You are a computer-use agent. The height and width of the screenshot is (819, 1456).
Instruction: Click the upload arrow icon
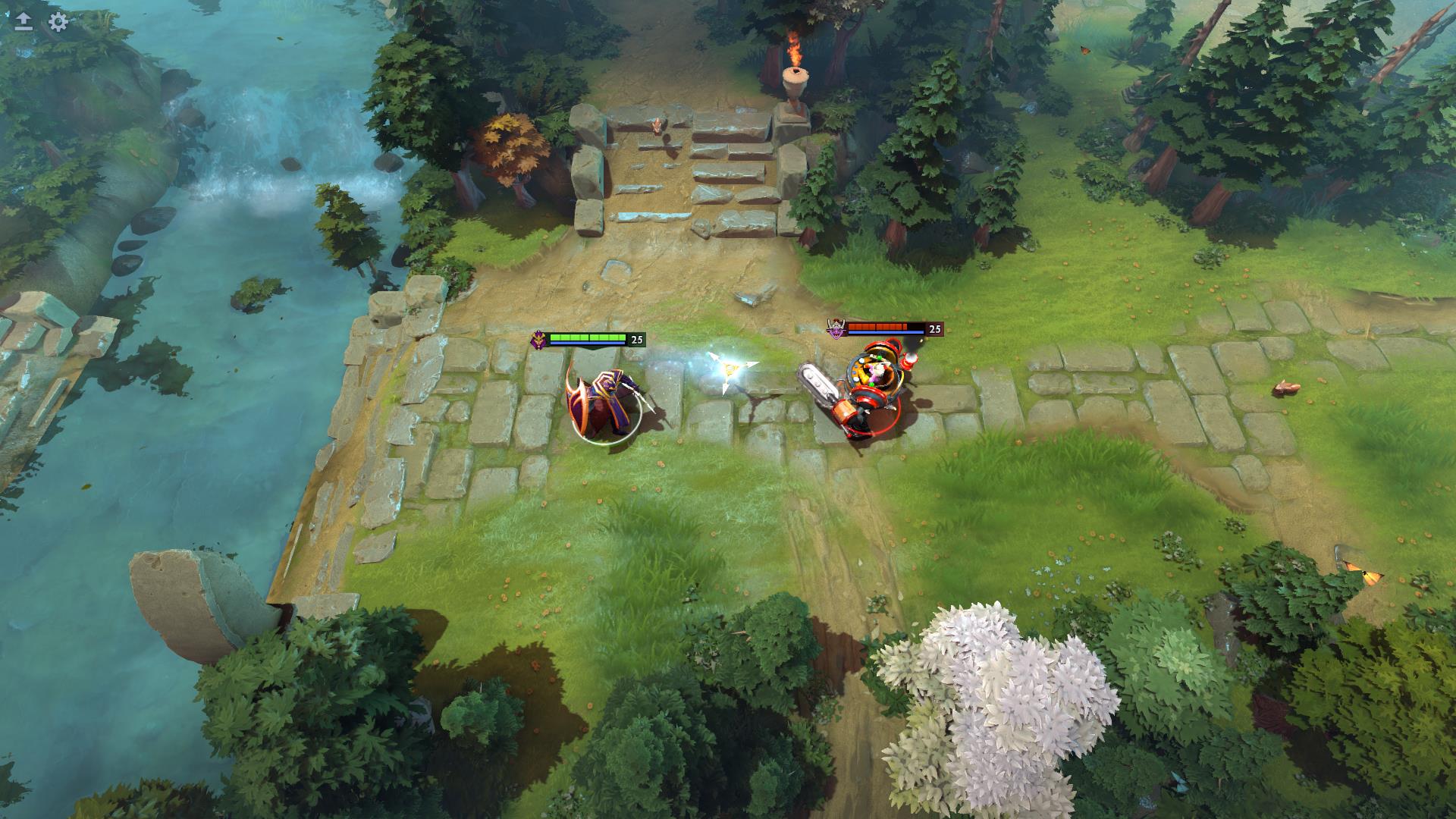[24, 21]
